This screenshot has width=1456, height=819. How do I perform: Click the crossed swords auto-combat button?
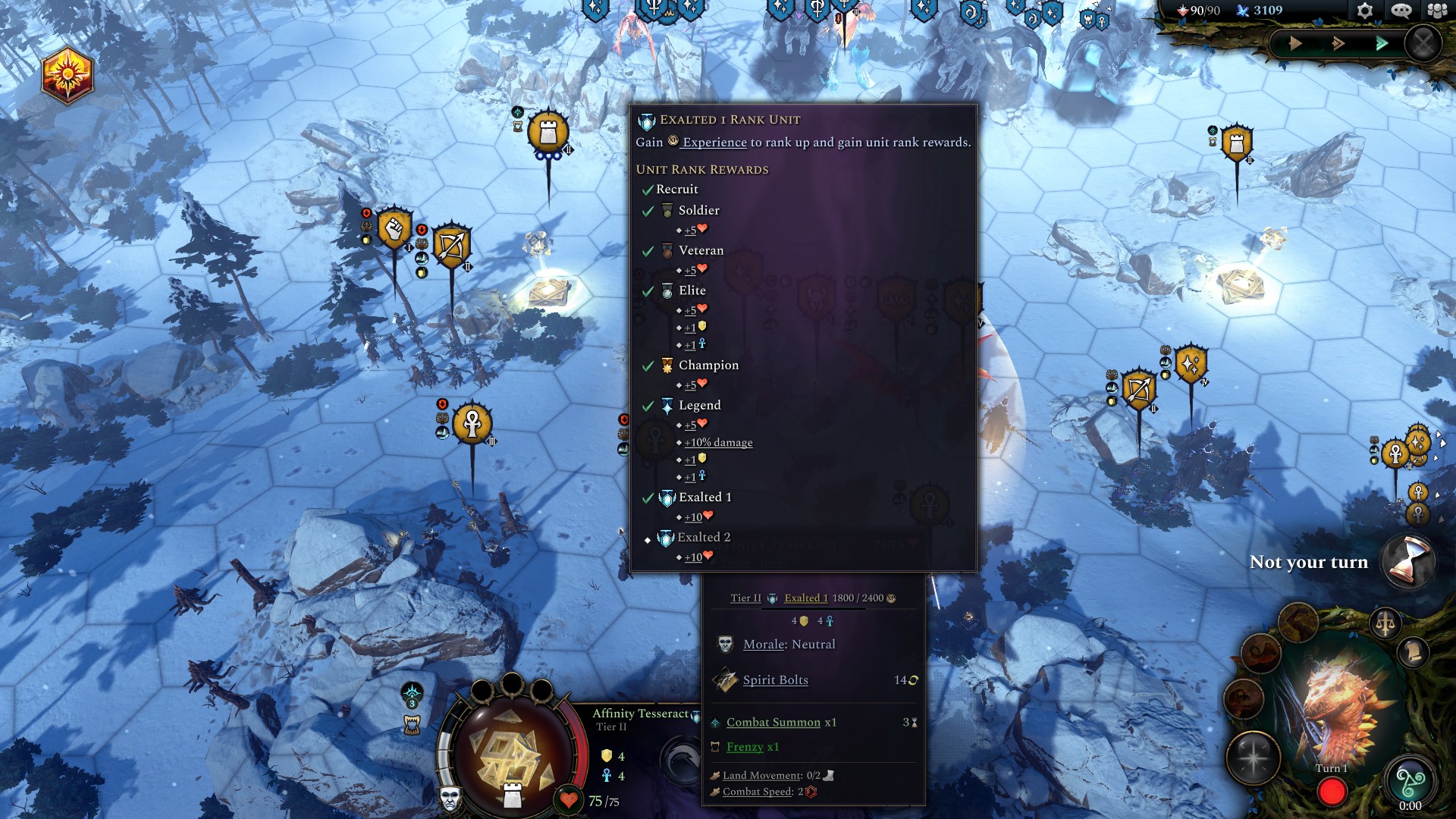1423,43
